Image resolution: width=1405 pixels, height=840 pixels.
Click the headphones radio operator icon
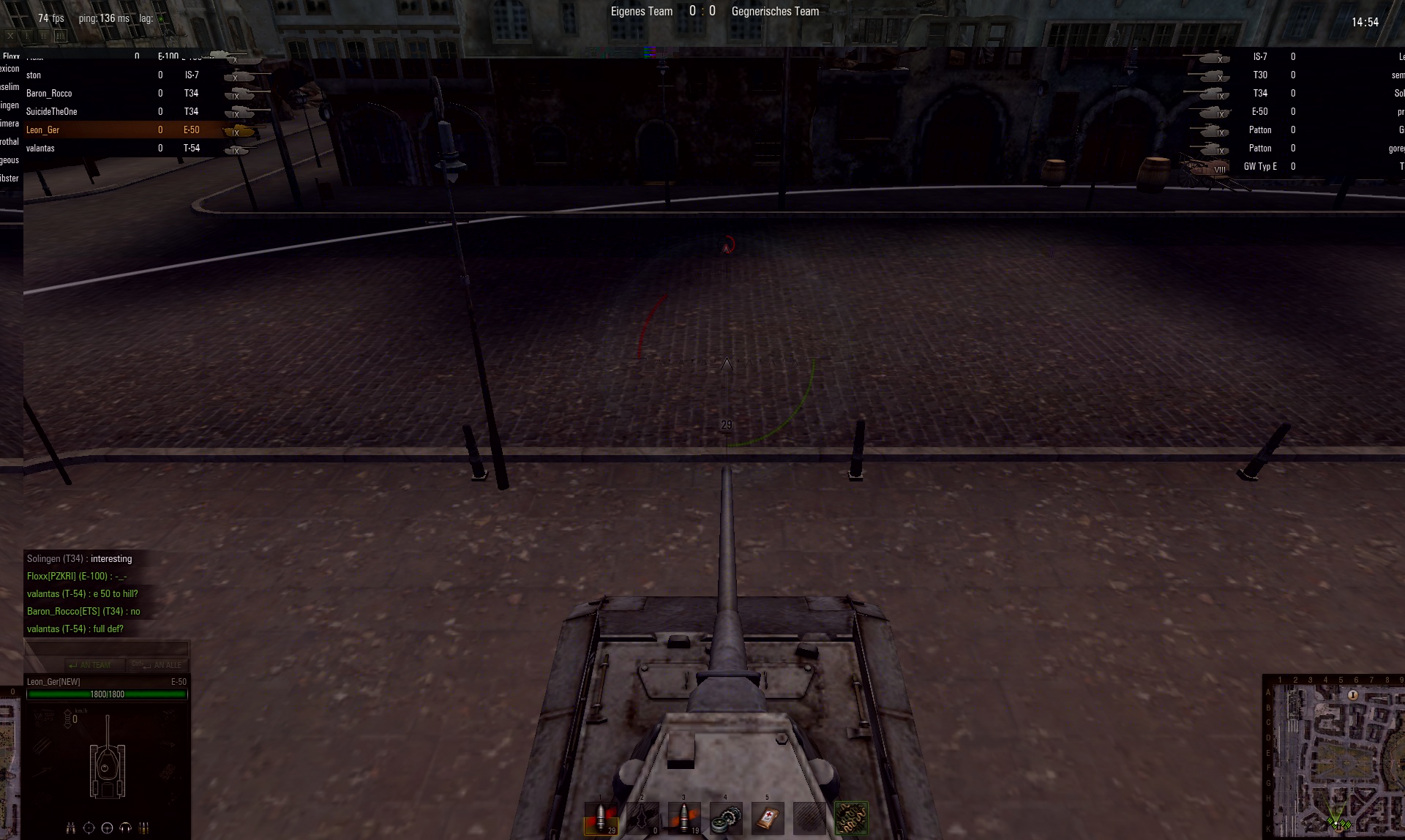[x=125, y=828]
